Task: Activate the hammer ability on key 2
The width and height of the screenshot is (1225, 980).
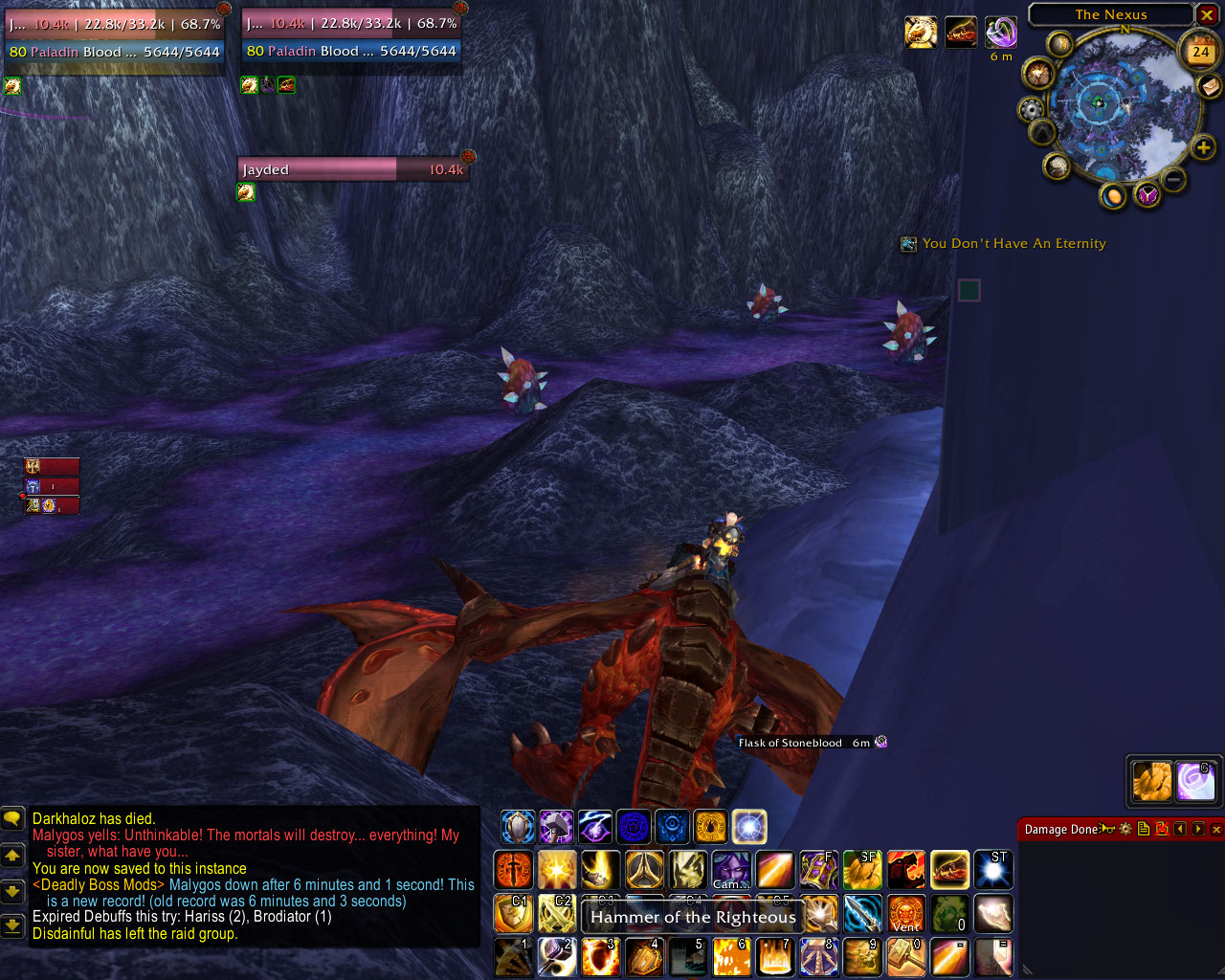Action: tap(557, 956)
